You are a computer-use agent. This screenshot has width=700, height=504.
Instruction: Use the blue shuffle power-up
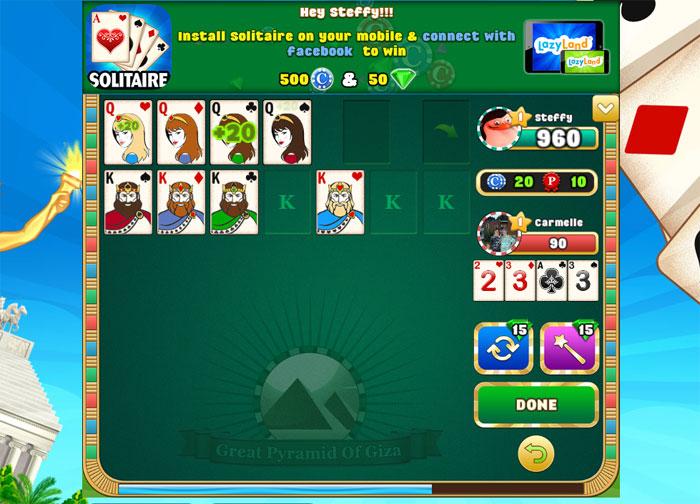pyautogui.click(x=503, y=349)
